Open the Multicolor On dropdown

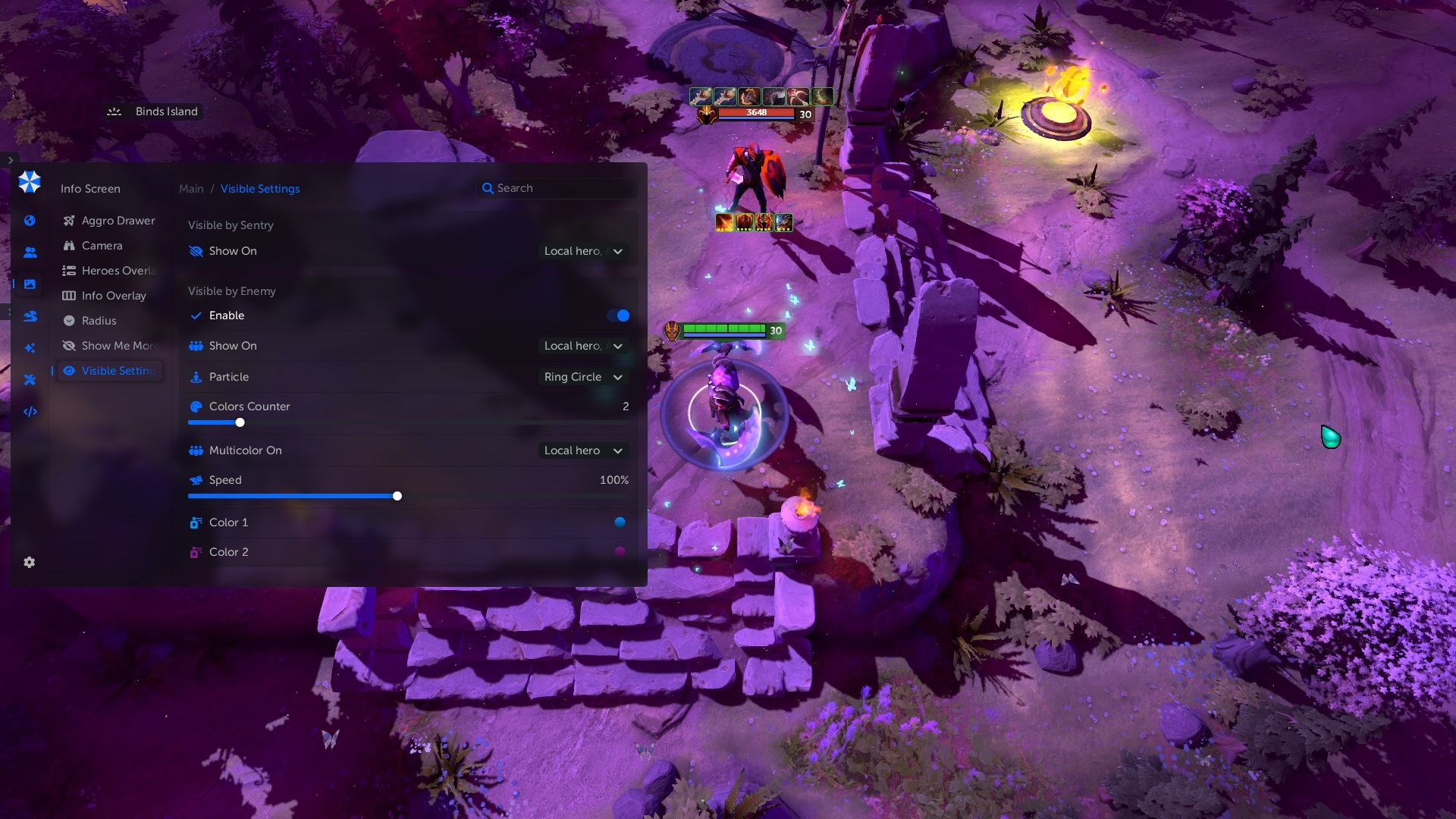point(582,450)
